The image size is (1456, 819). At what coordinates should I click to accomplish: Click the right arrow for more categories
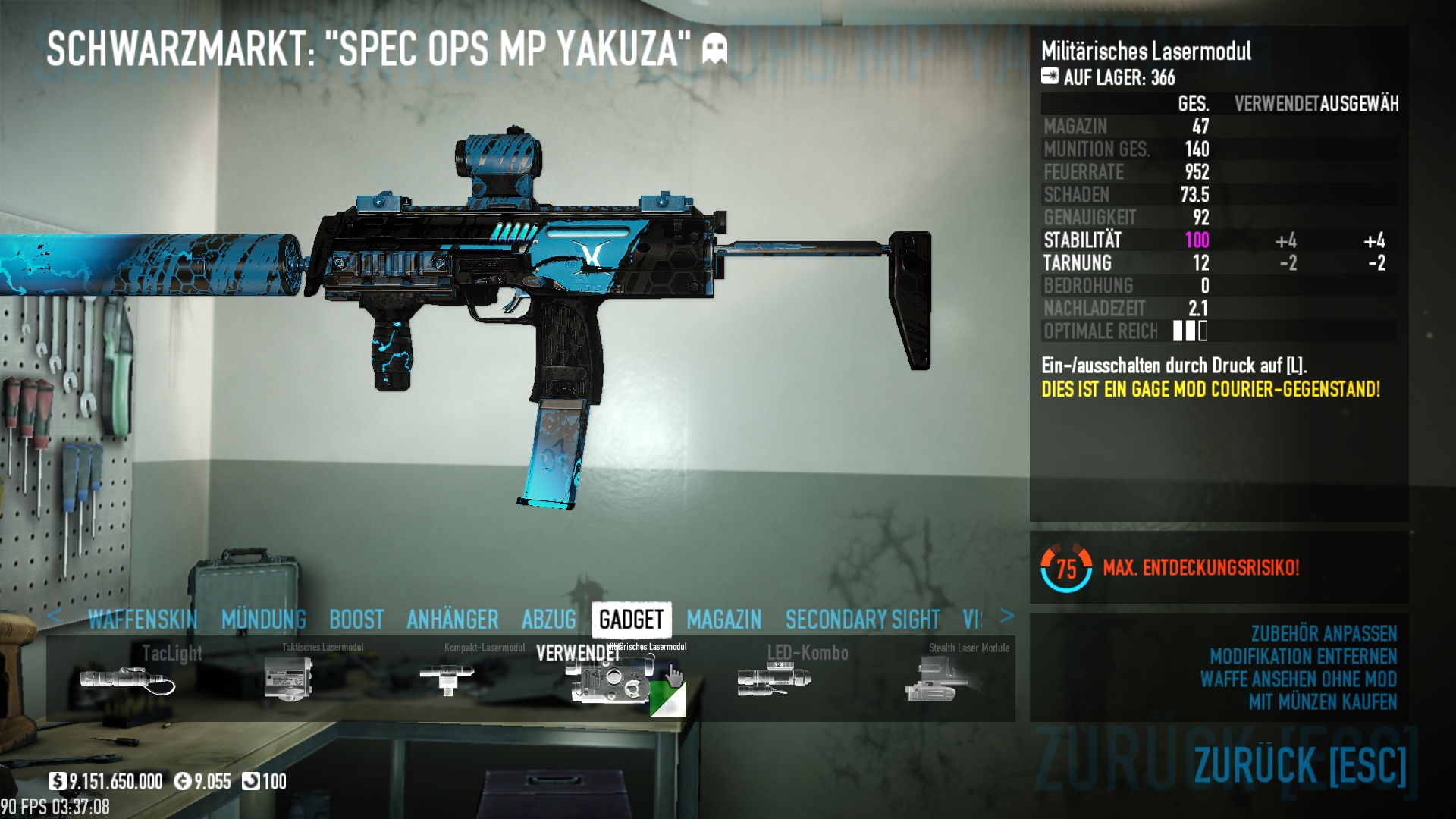1007,616
